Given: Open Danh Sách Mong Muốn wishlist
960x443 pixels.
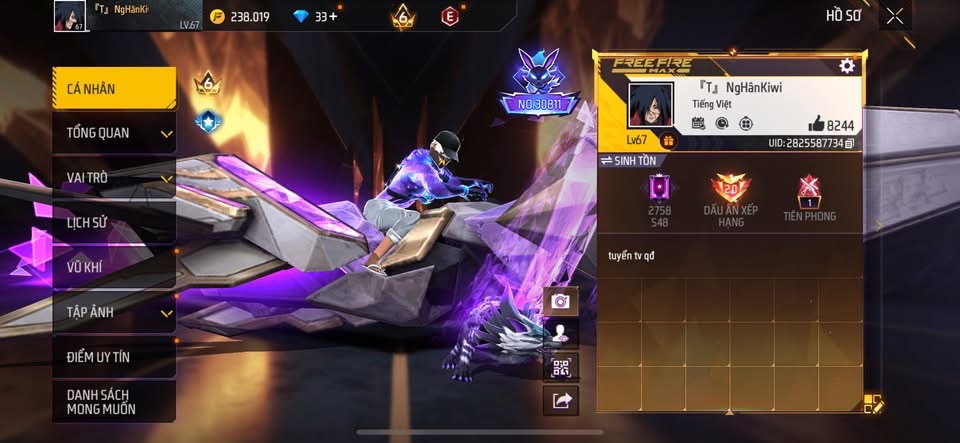Looking at the screenshot, I should 114,401.
